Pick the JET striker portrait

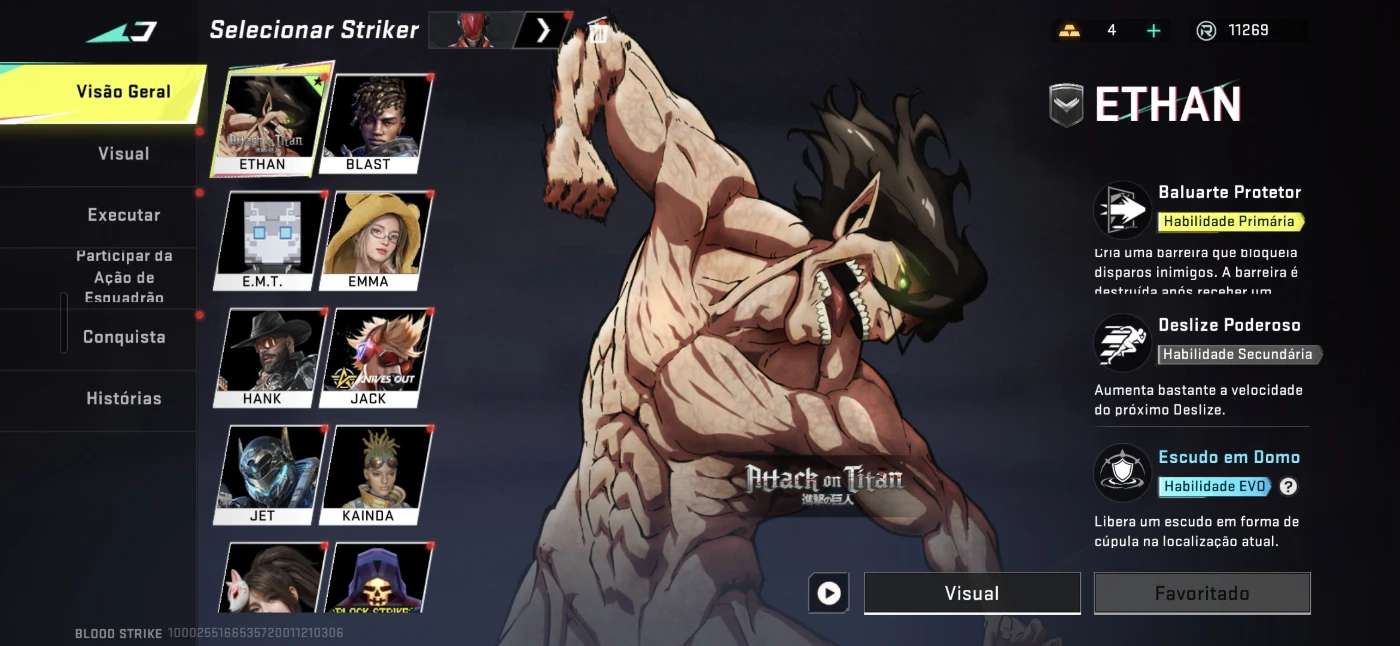click(x=265, y=474)
